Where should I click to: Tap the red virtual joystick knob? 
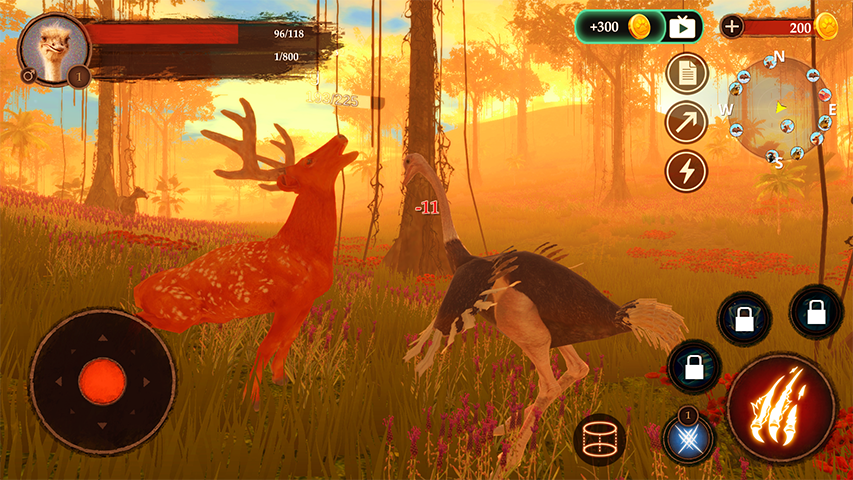pyautogui.click(x=102, y=381)
